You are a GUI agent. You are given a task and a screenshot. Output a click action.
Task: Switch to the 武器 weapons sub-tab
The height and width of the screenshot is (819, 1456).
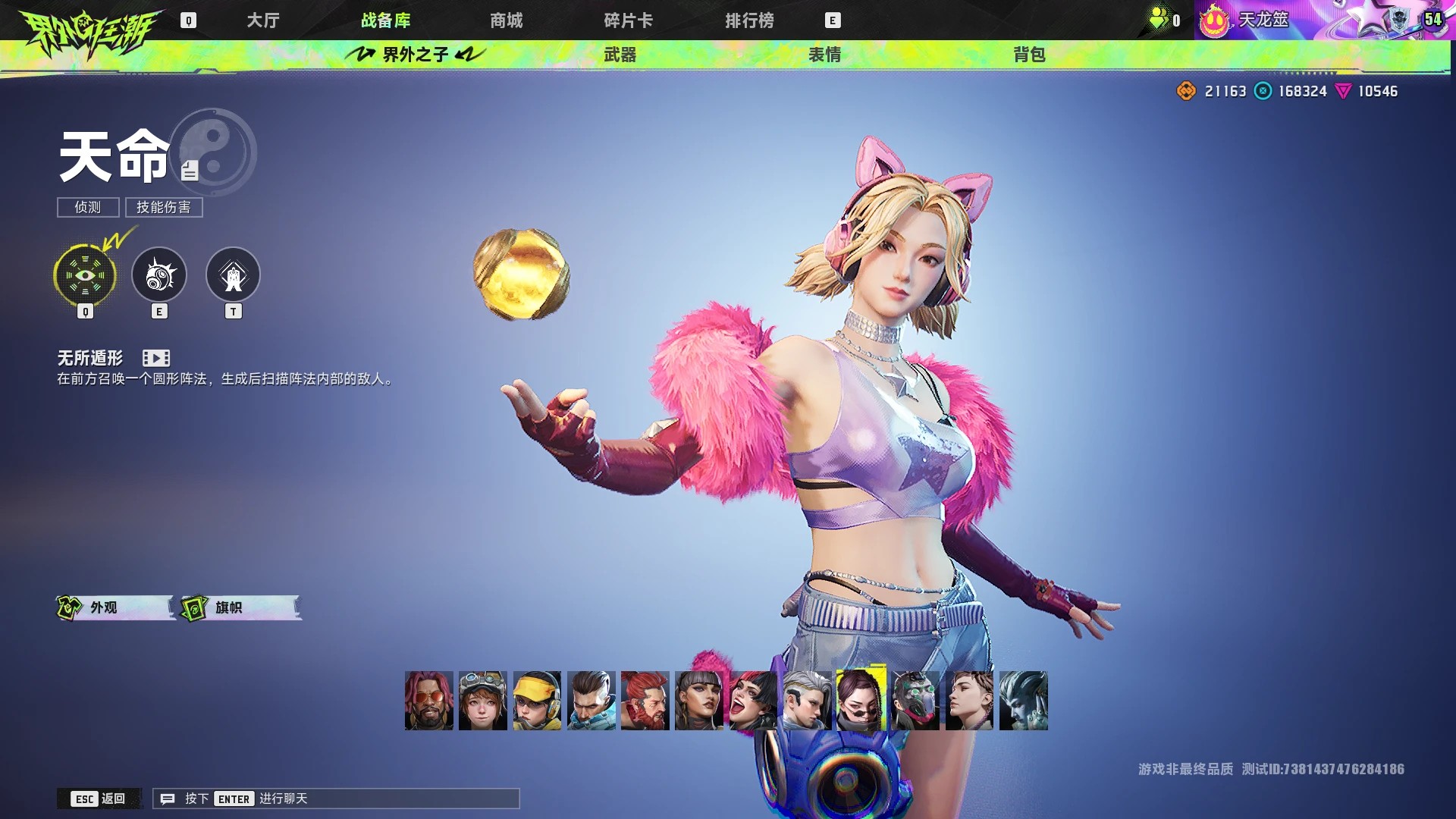pos(620,55)
